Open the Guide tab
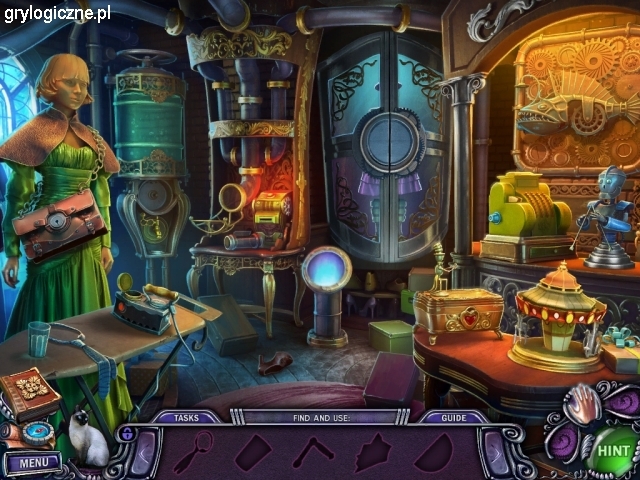 [x=453, y=418]
